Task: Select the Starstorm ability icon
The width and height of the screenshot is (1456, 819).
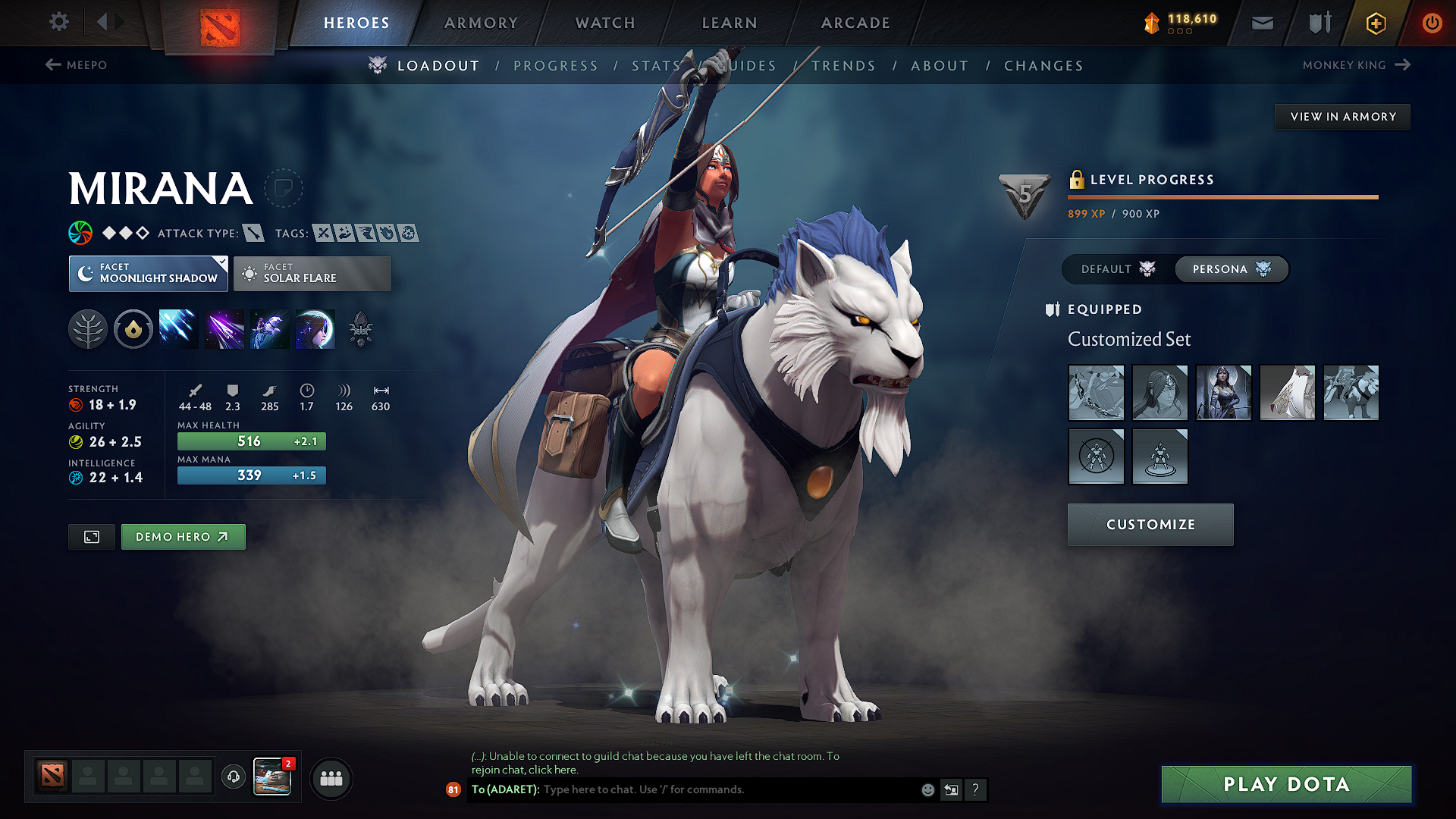Action: click(178, 328)
